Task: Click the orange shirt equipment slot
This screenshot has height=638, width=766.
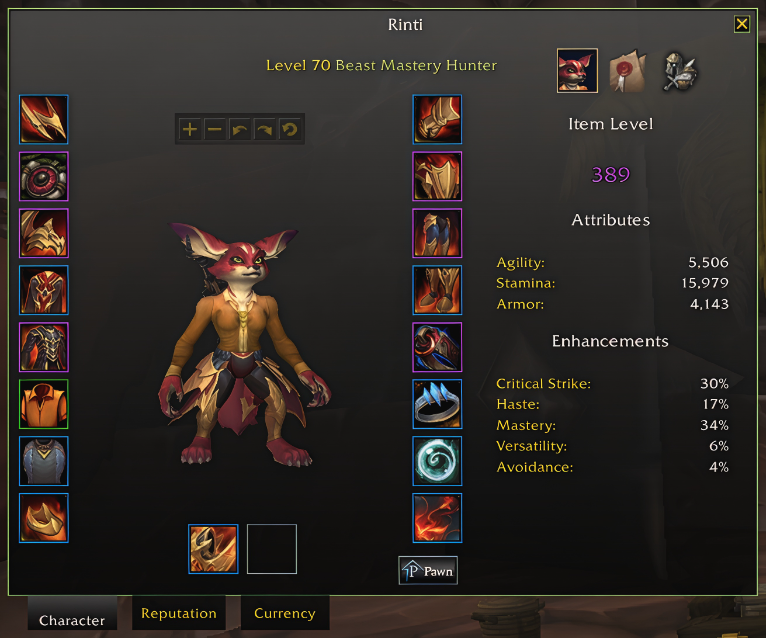Action: (44, 405)
